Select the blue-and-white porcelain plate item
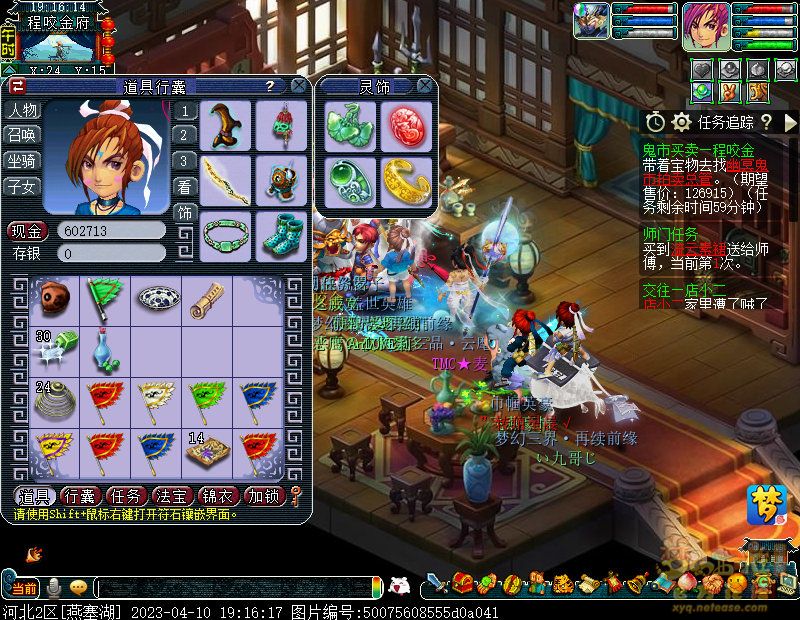The image size is (800, 620). coord(157,298)
